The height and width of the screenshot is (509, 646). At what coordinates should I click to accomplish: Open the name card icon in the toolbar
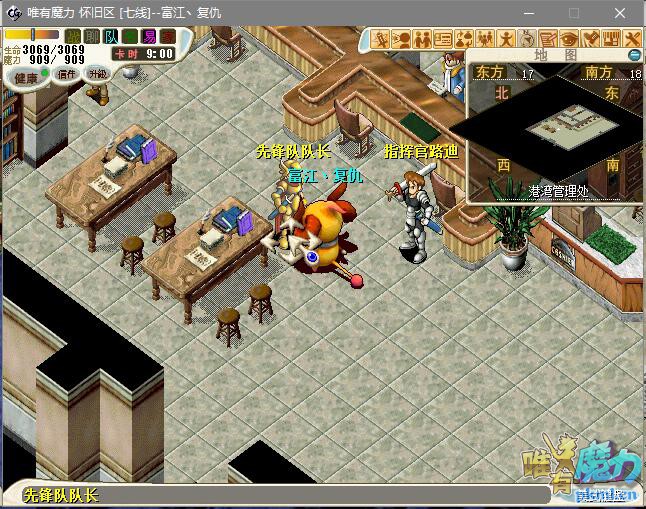point(443,39)
